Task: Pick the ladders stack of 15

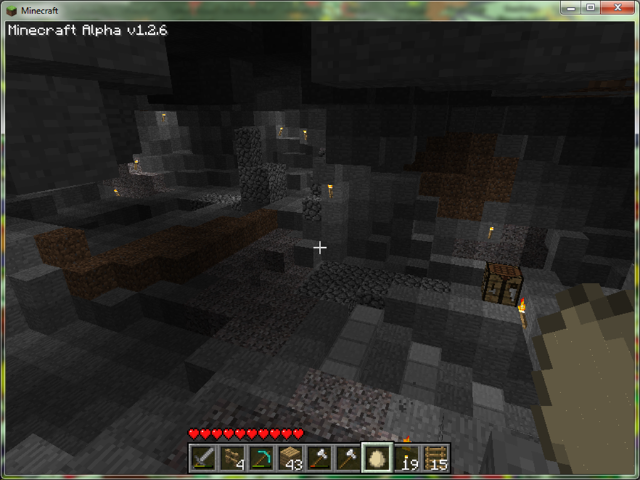Action: [435, 458]
